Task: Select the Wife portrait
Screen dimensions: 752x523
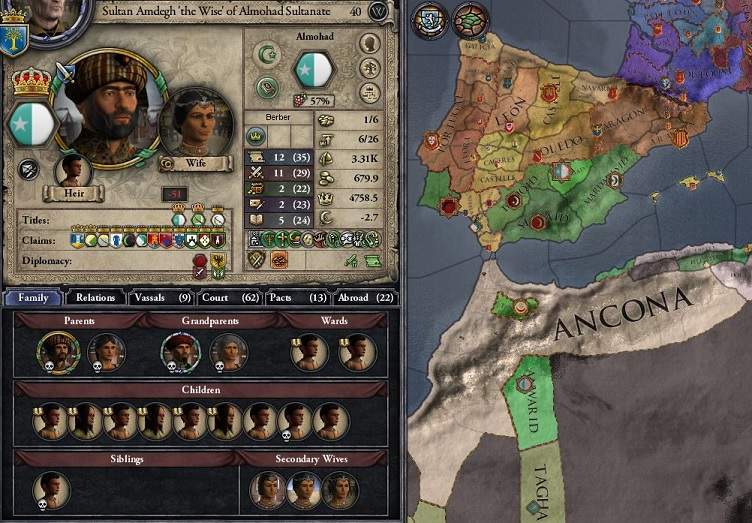Action: 195,125
